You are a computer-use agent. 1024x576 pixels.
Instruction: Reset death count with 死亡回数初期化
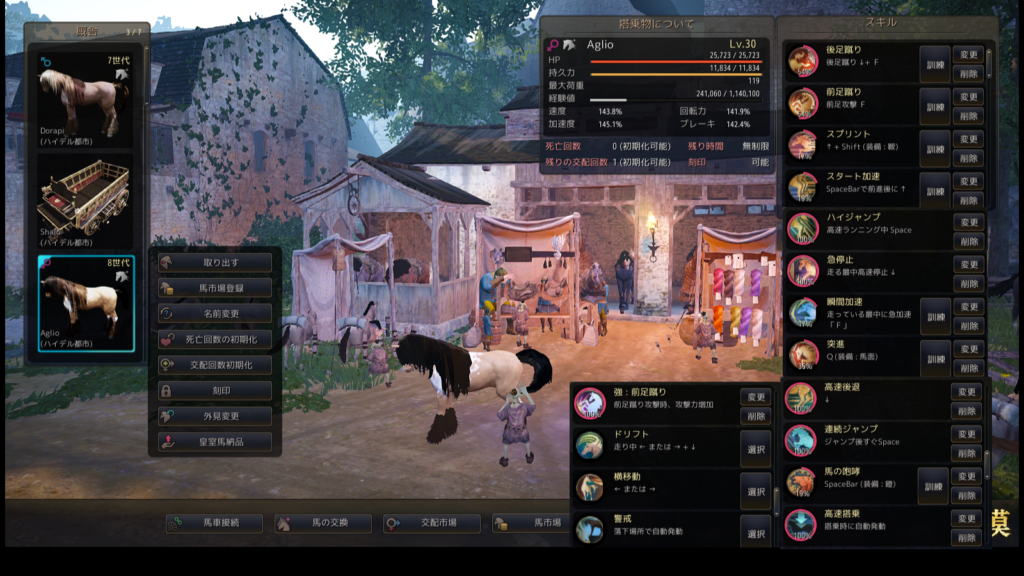215,339
